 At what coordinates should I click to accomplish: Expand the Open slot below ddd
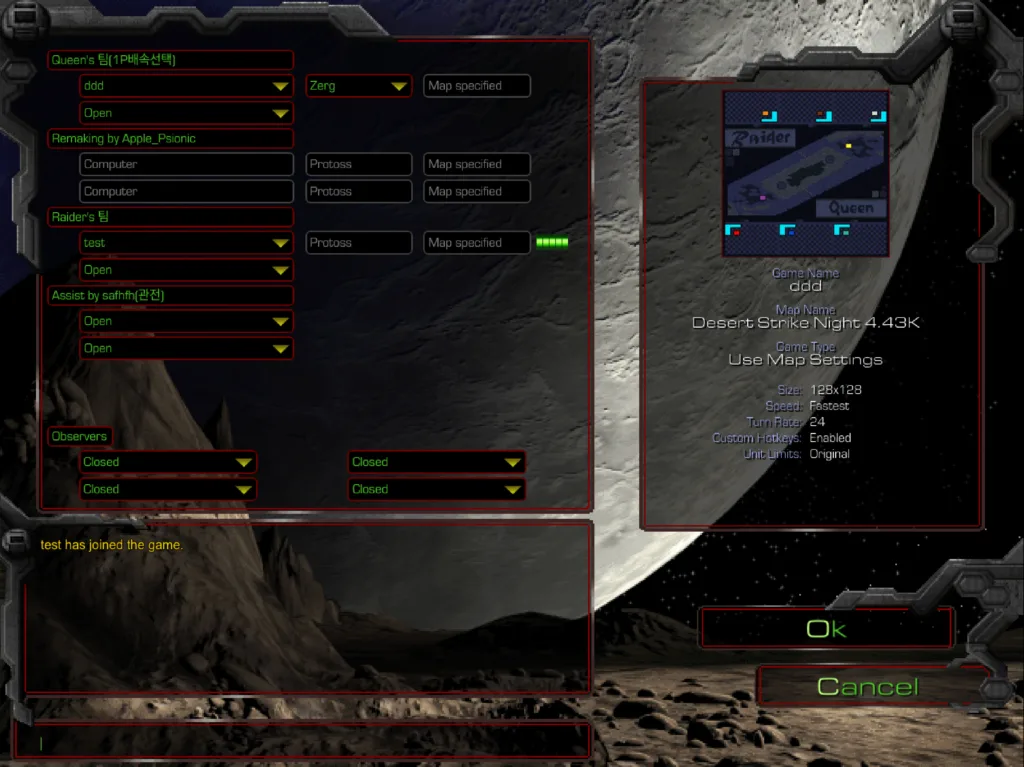[x=186, y=113]
